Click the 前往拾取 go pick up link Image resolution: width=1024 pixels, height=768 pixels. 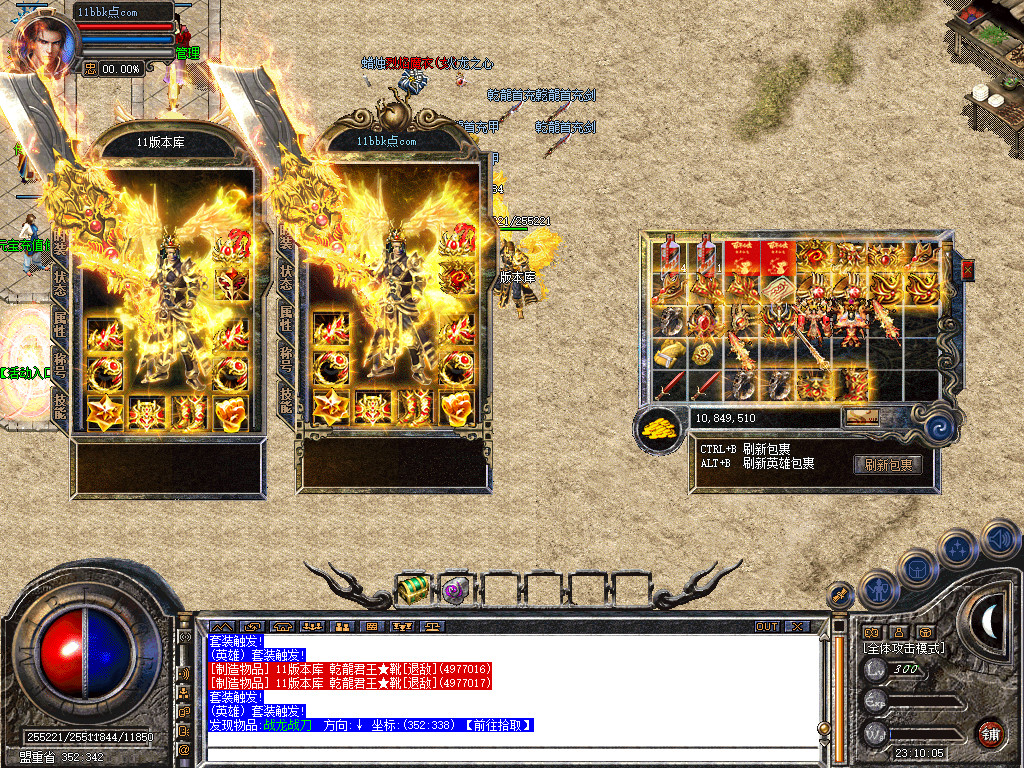(498, 725)
